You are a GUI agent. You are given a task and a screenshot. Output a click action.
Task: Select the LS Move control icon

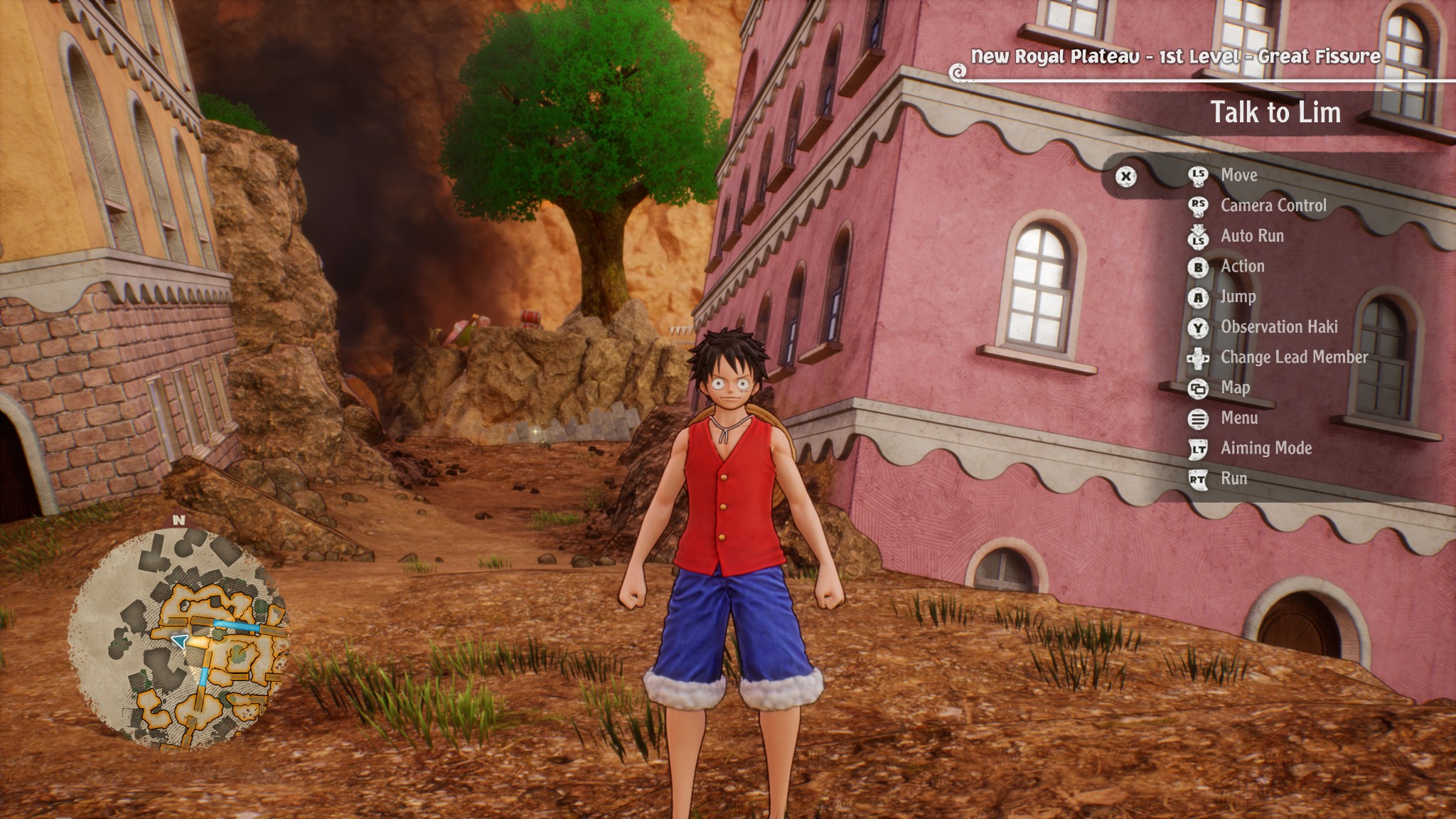click(1199, 176)
